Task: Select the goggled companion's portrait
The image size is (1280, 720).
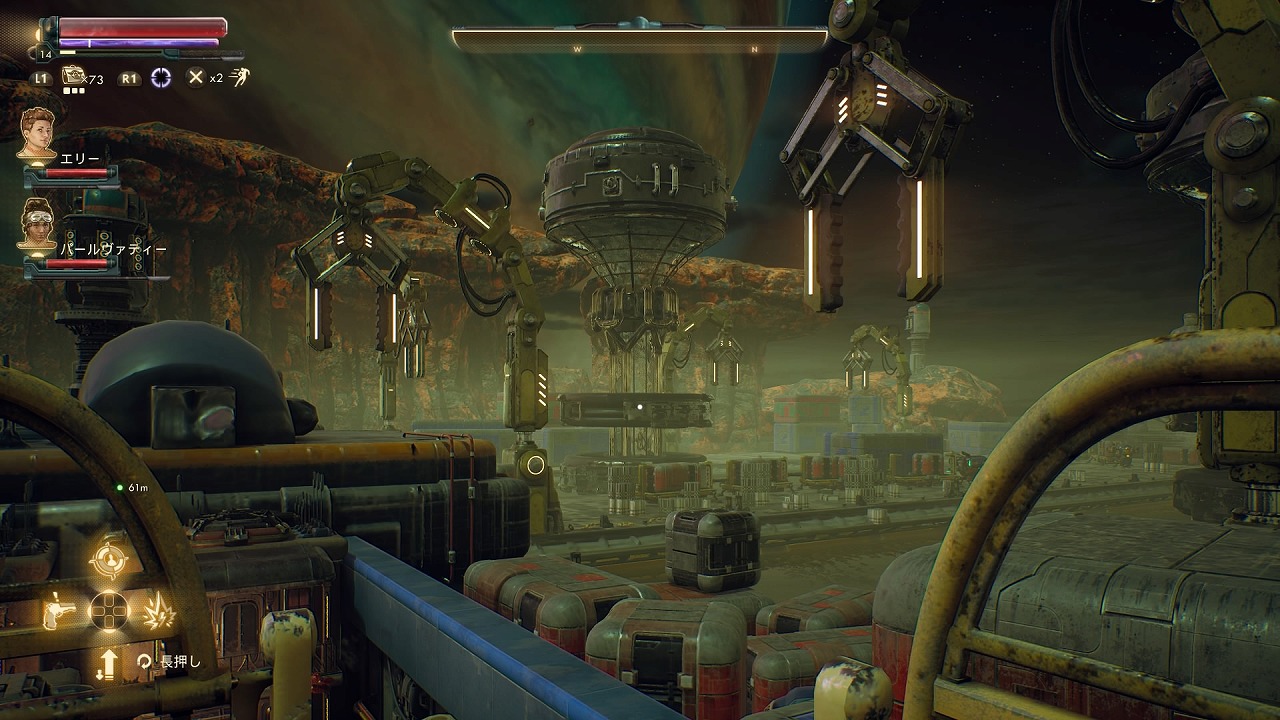Action: pos(38,223)
